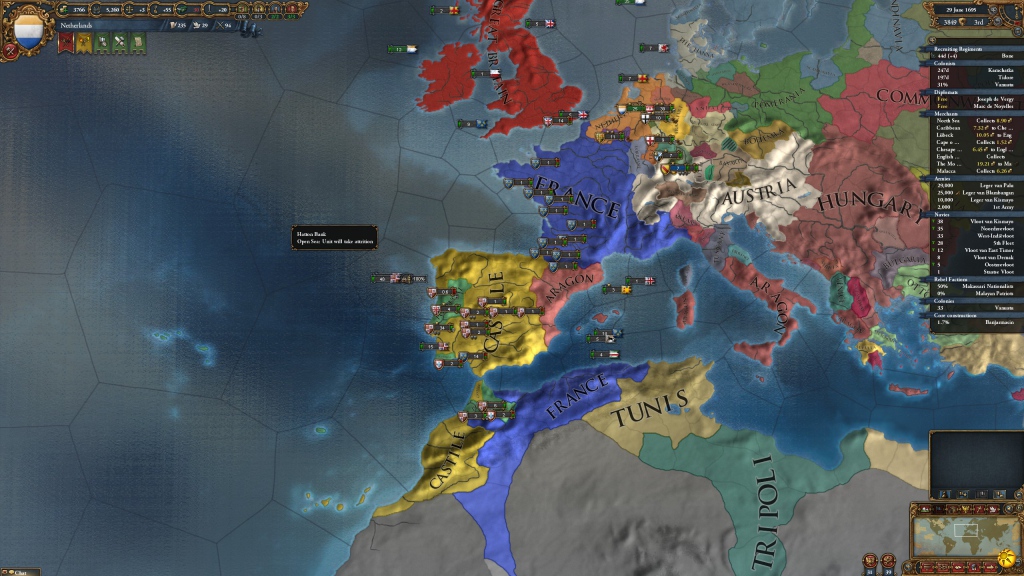
Task: Select the Vloot van Kinnayo navy
Action: (975, 220)
